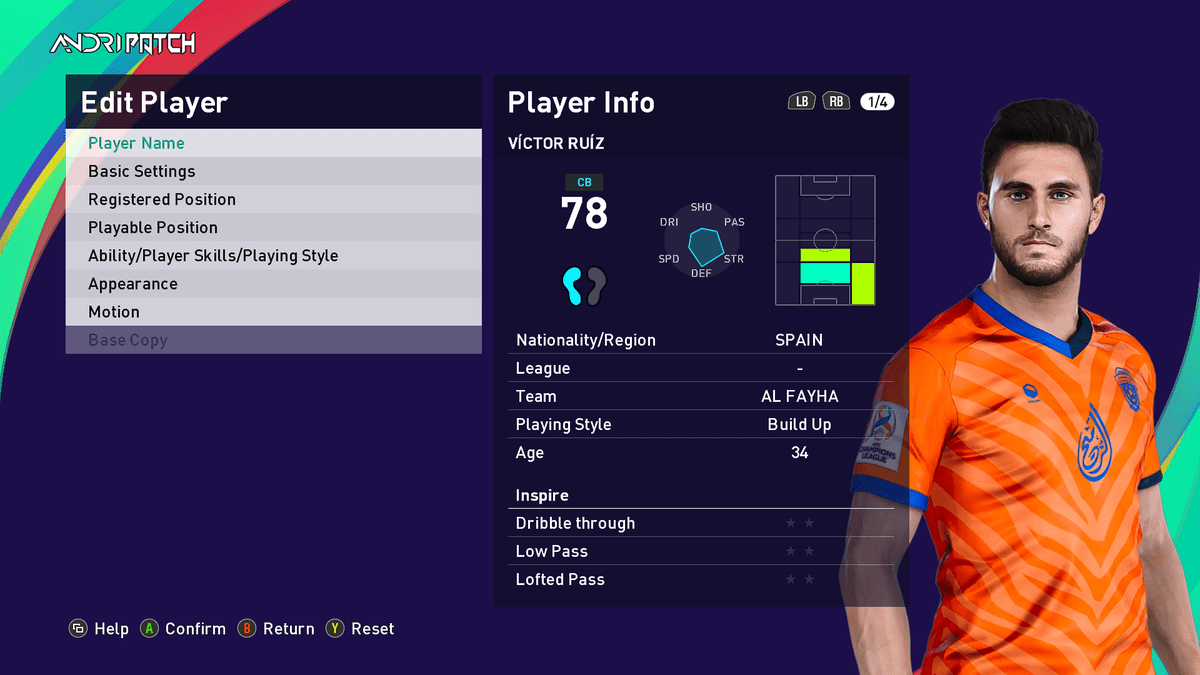The width and height of the screenshot is (1200, 675).
Task: Open the Playable Position entry
Action: tap(273, 227)
